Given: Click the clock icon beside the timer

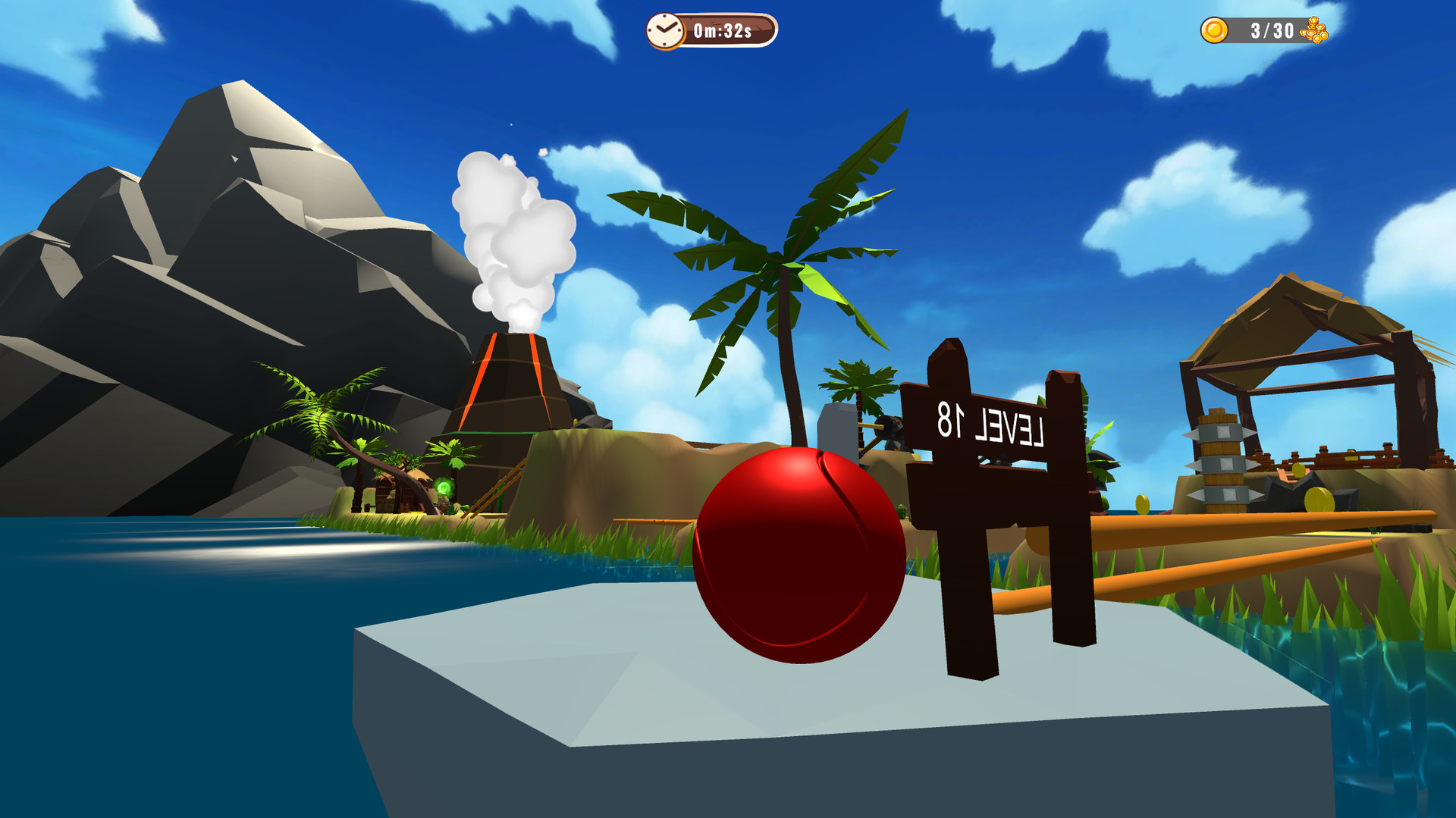Looking at the screenshot, I should click(666, 31).
